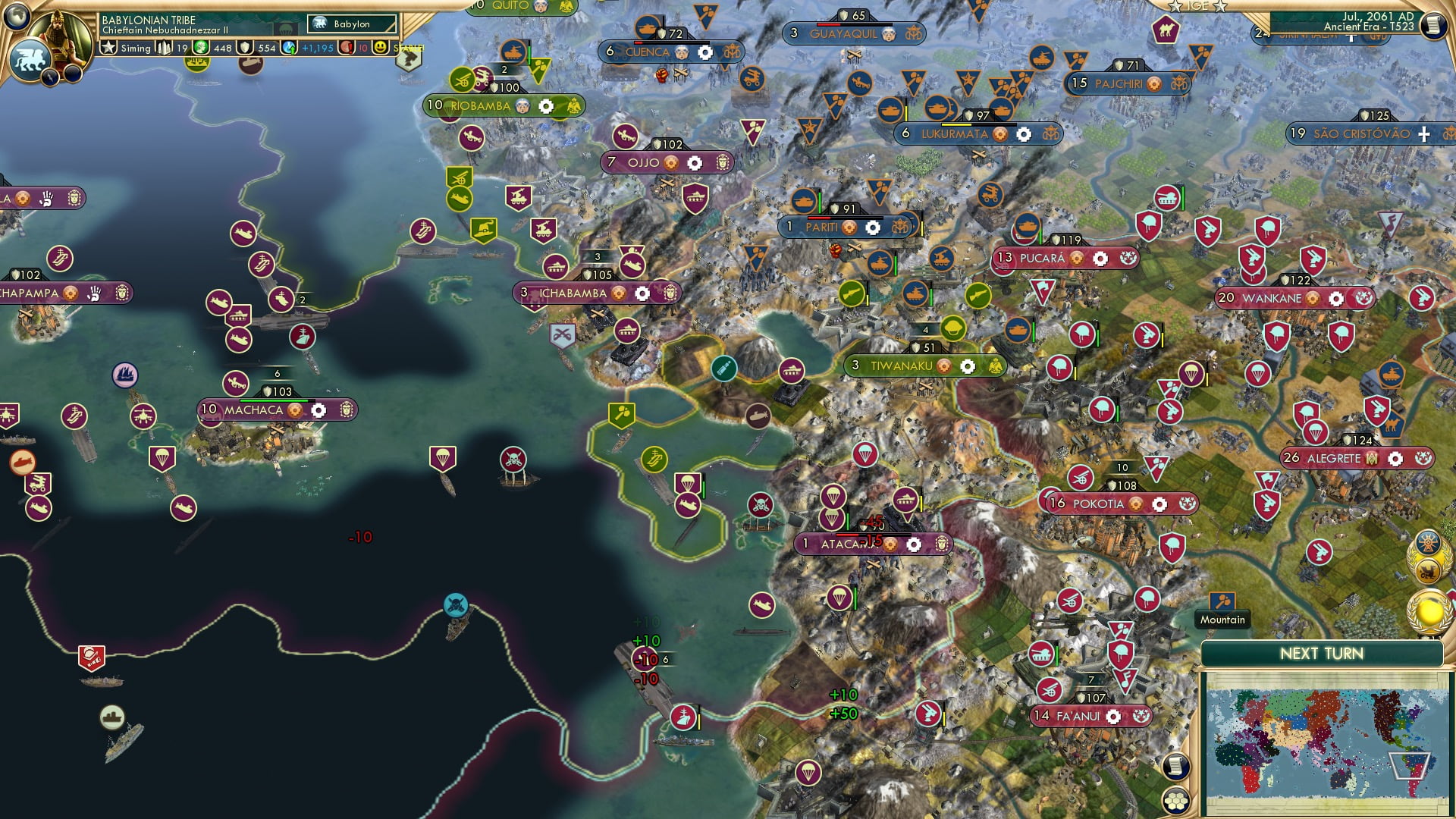
Task: Open the Babylon civilization selector dropdown
Action: [x=350, y=24]
